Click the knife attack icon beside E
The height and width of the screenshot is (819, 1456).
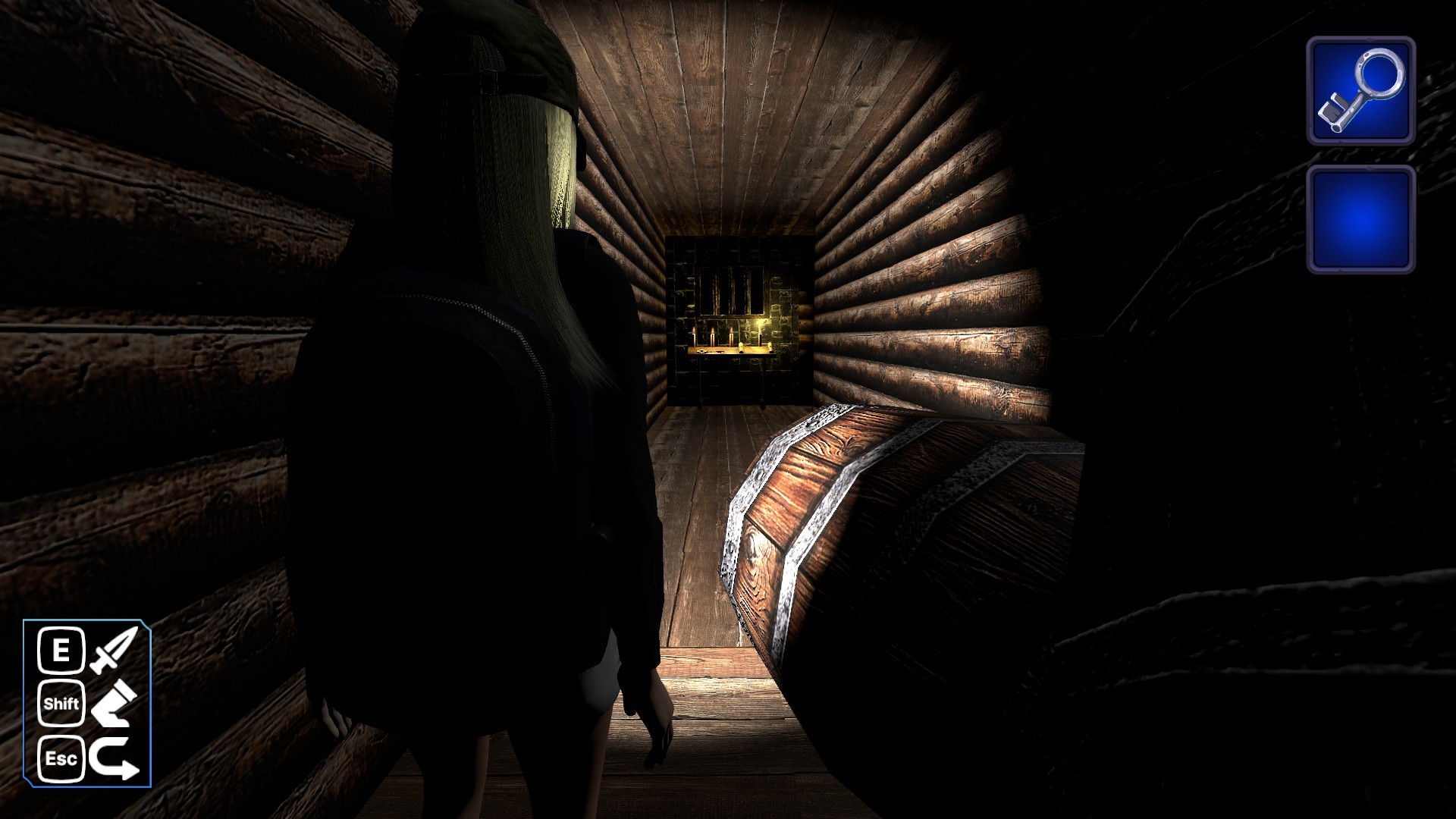coord(112,648)
